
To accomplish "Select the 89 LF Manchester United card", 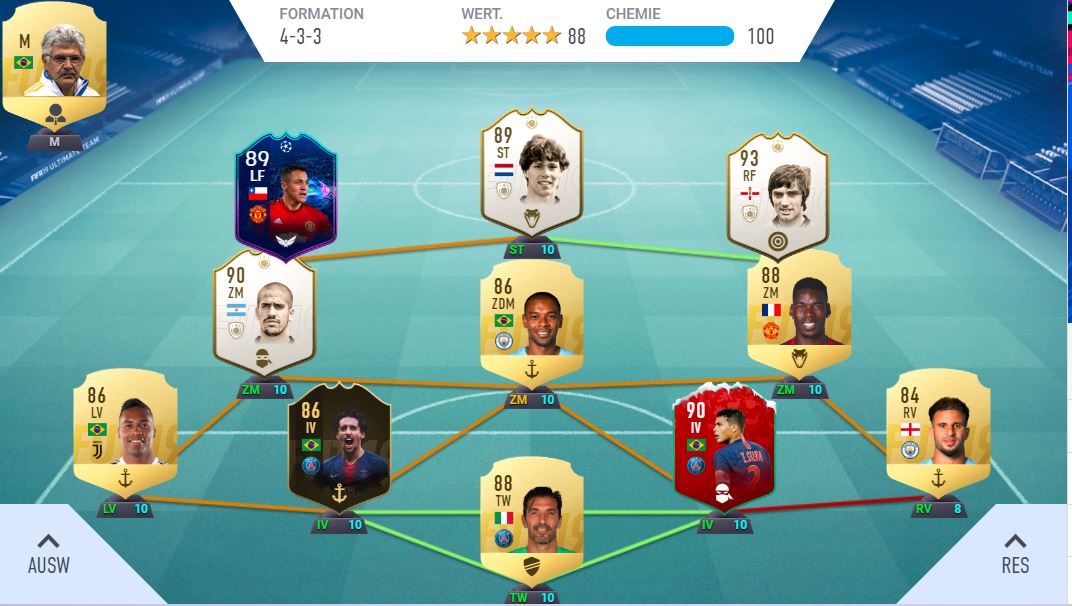I will point(285,195).
